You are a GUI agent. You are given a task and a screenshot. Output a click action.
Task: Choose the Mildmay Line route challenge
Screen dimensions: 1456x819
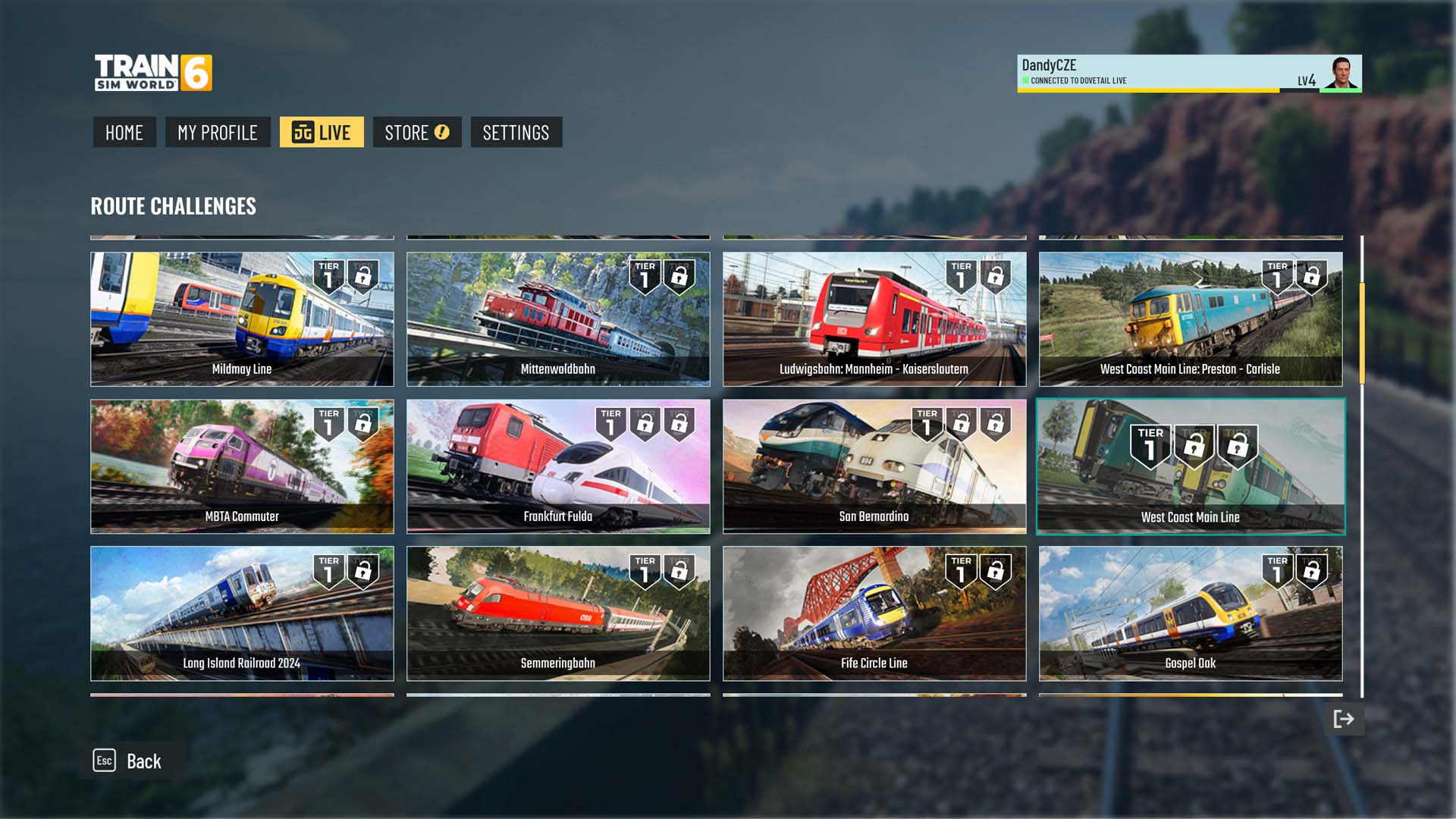point(242,319)
